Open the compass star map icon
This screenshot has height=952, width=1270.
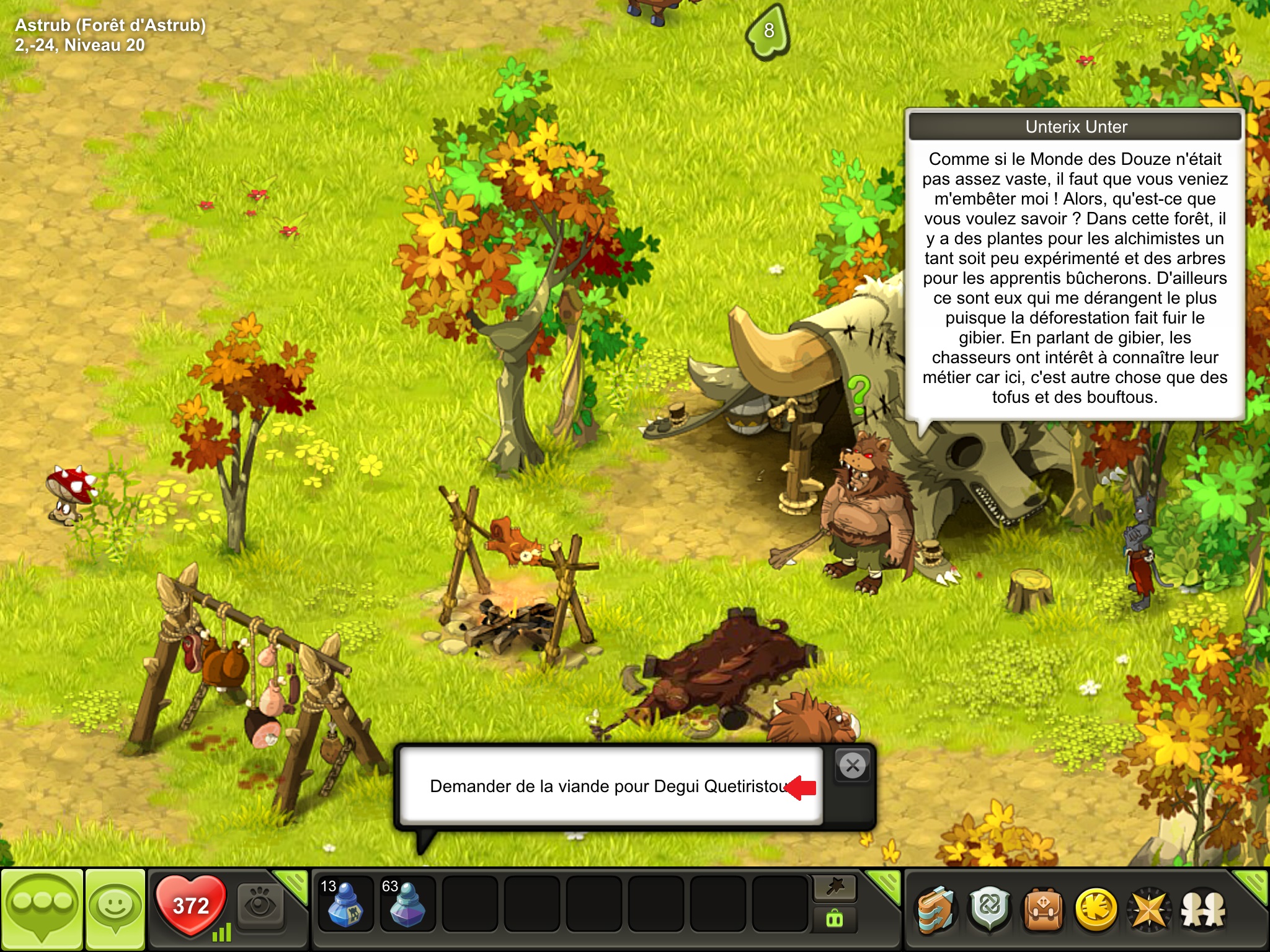[1149, 910]
